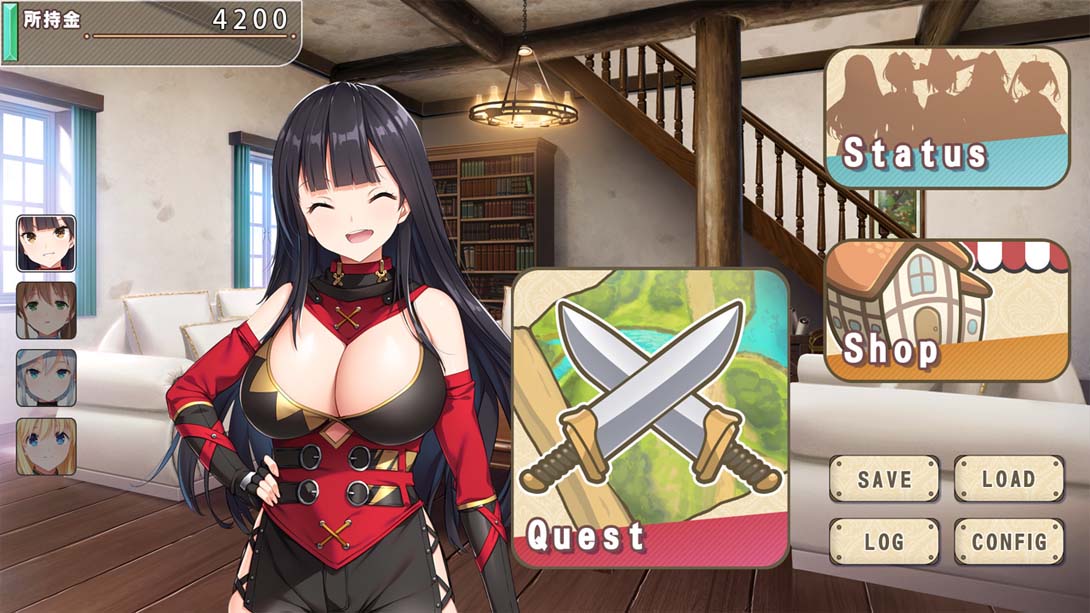
Task: Open the LOAD screen
Action: pyautogui.click(x=1008, y=479)
